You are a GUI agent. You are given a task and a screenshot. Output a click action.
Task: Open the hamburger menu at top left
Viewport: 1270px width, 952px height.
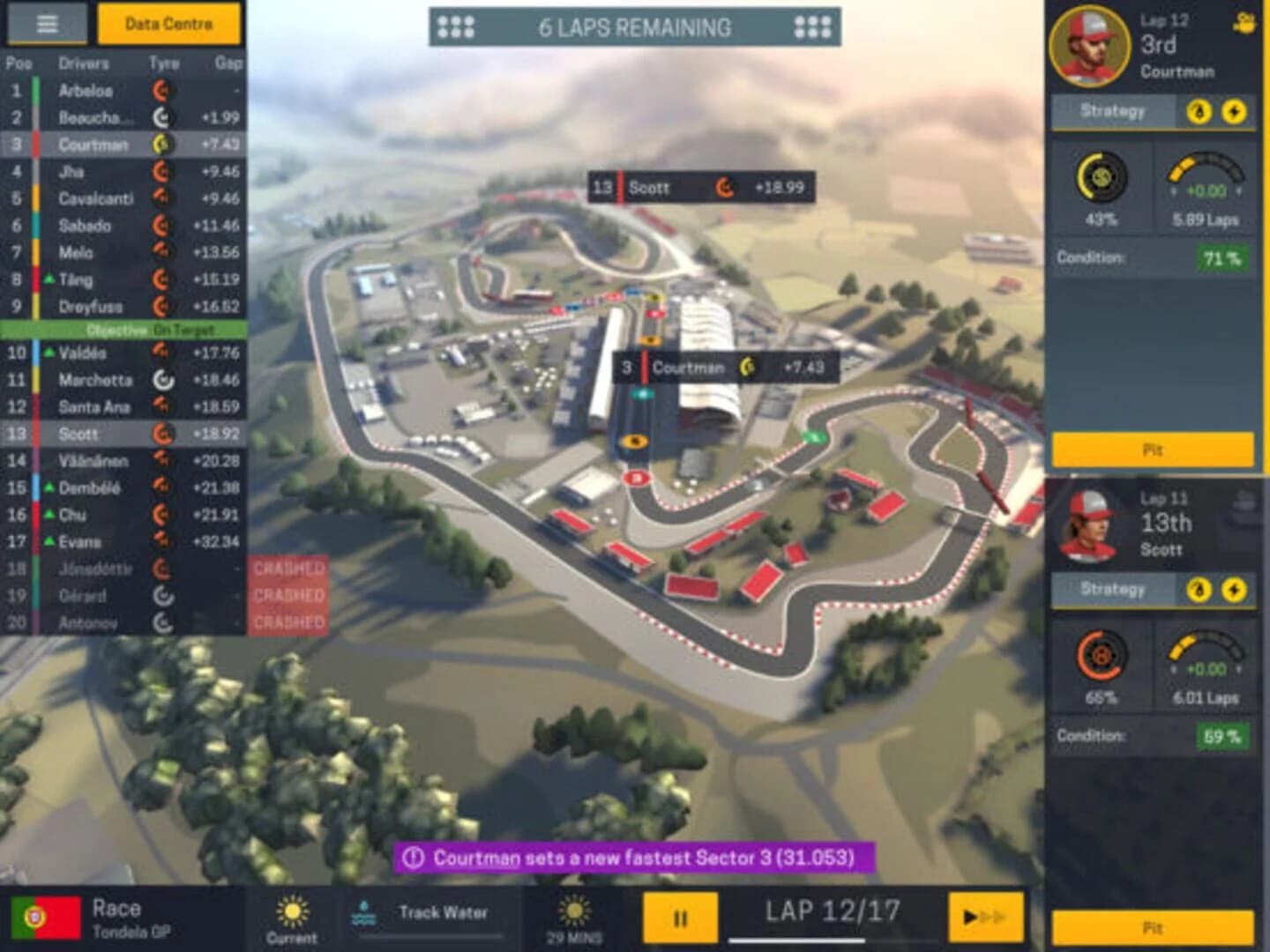[49, 24]
